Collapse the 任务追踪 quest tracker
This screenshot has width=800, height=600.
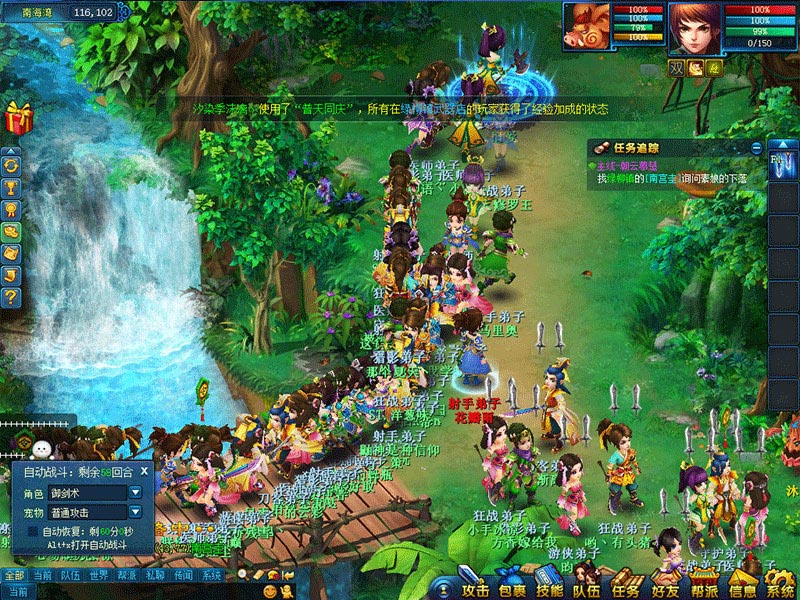(x=756, y=147)
